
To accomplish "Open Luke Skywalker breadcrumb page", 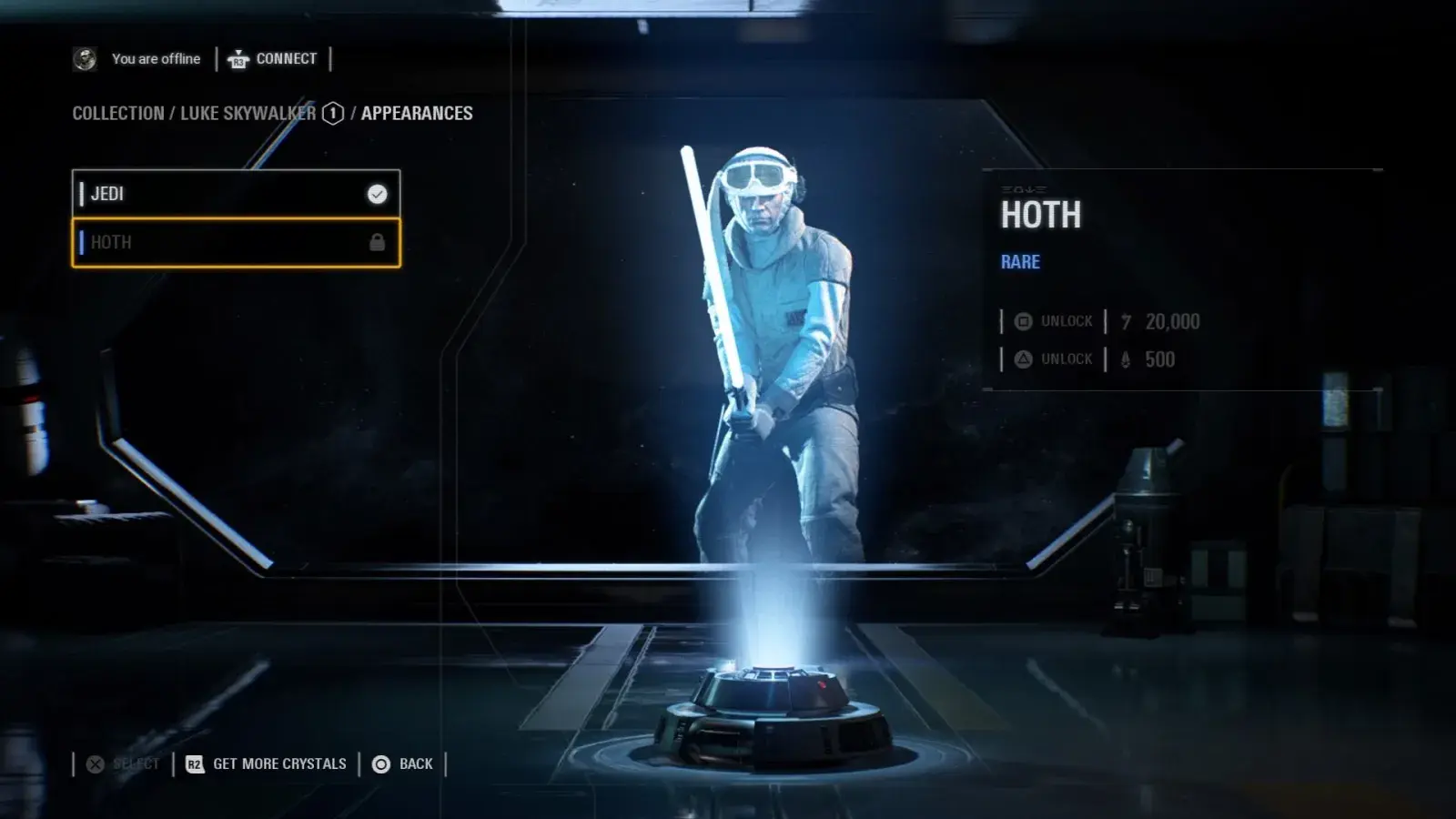I will coord(248,114).
